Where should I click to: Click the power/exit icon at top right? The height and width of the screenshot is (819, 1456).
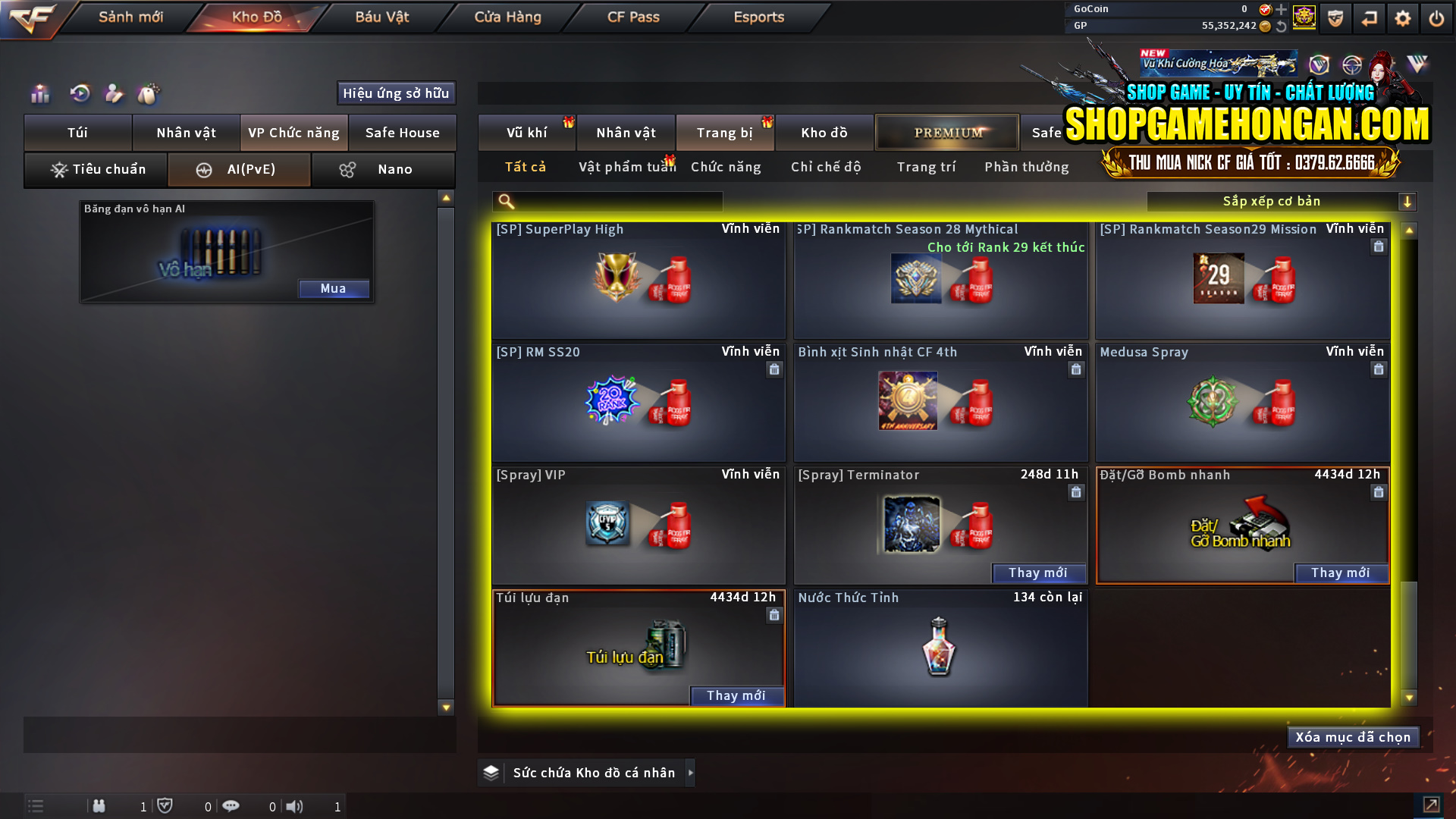coord(1436,18)
